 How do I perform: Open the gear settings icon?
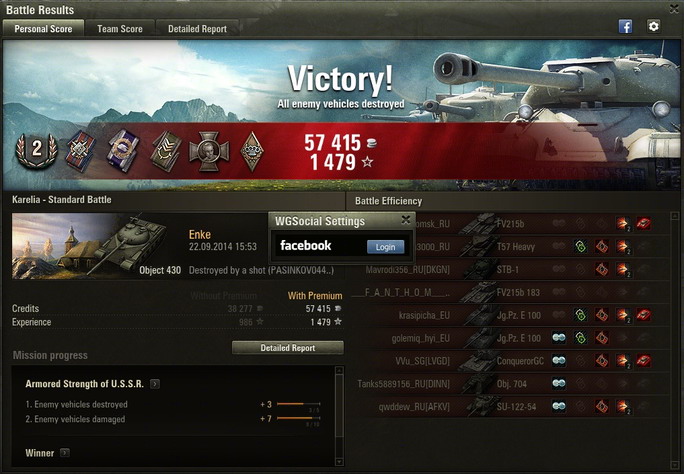pyautogui.click(x=654, y=27)
